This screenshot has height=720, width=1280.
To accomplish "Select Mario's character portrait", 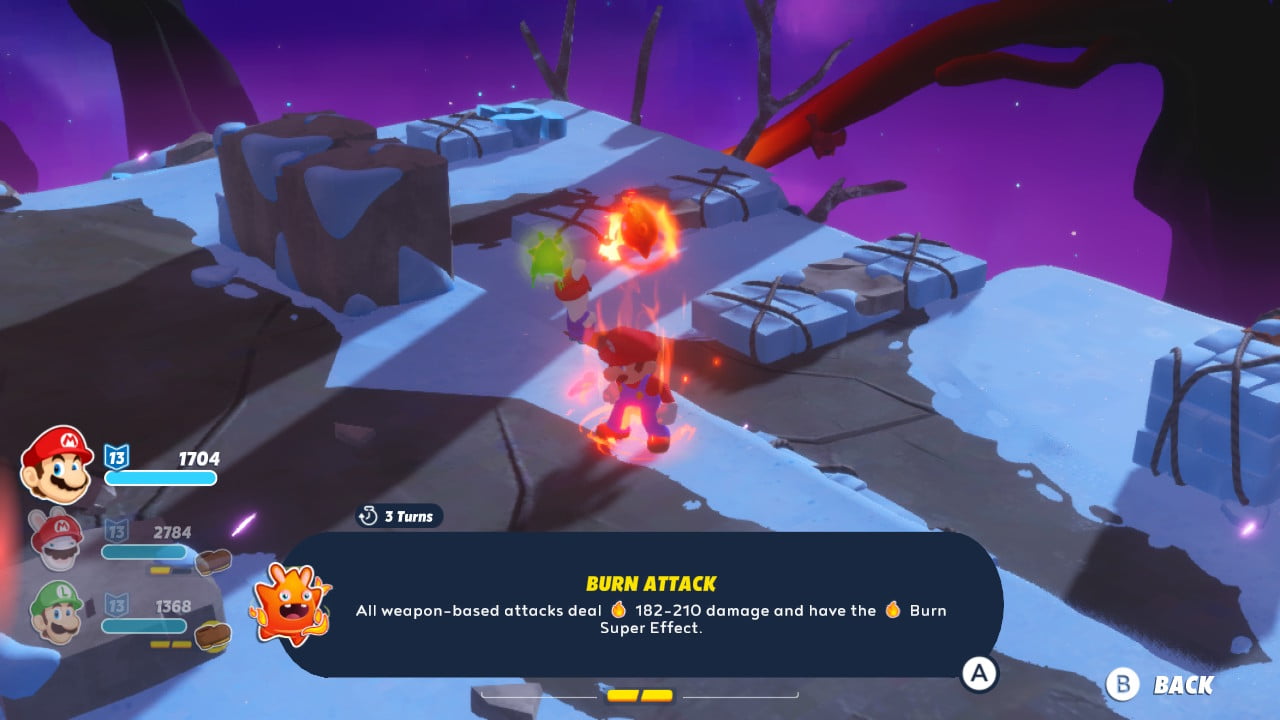I will [57, 463].
